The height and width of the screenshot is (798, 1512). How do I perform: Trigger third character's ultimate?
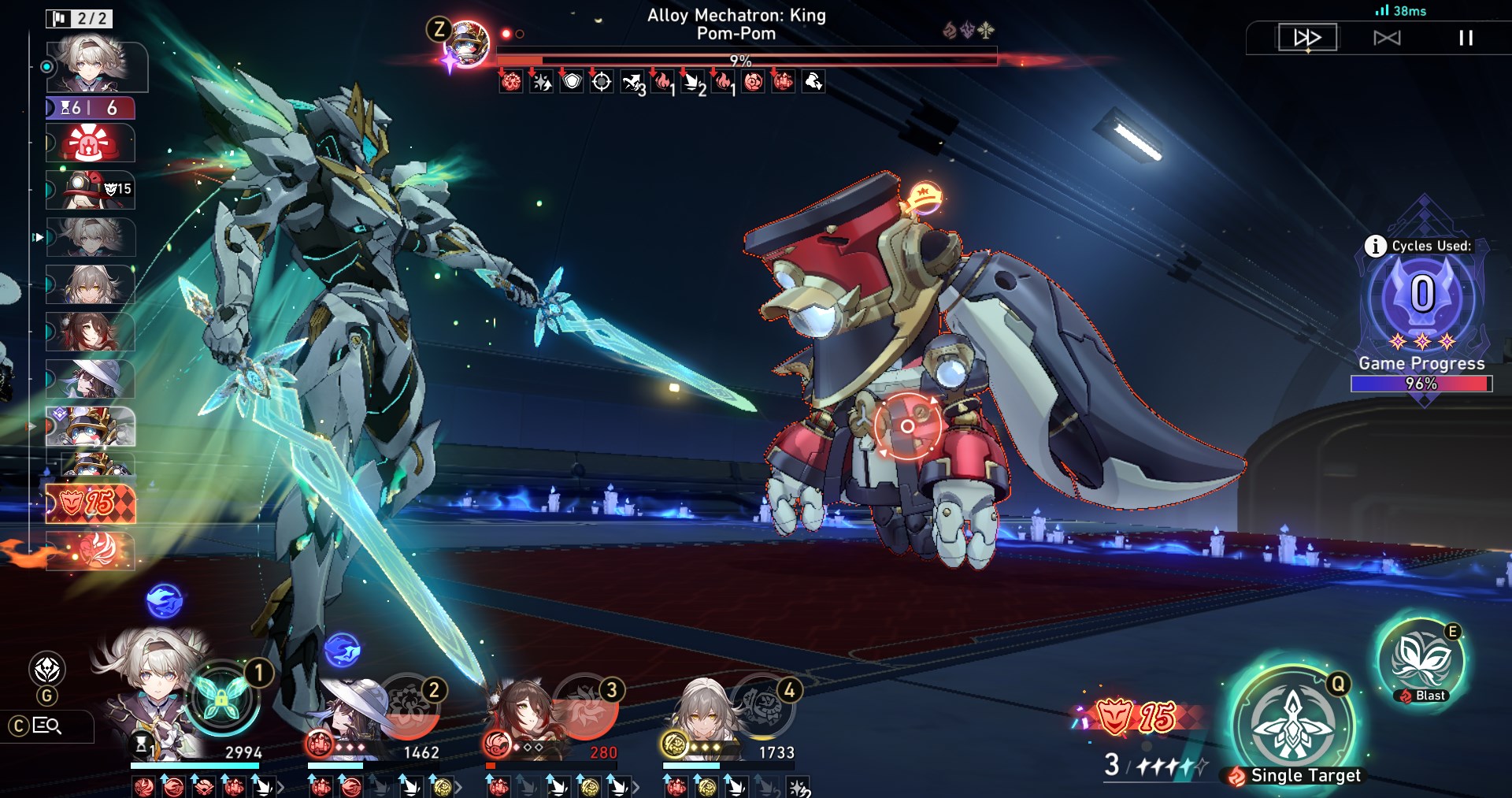click(586, 703)
